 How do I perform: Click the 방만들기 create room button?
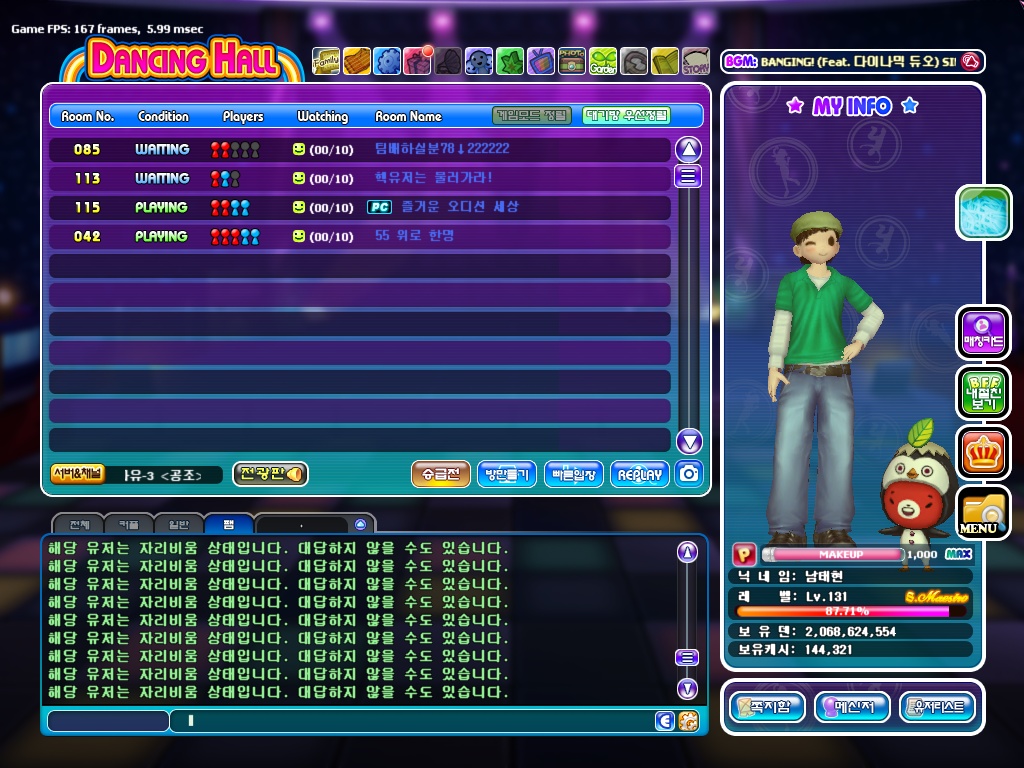tap(508, 474)
